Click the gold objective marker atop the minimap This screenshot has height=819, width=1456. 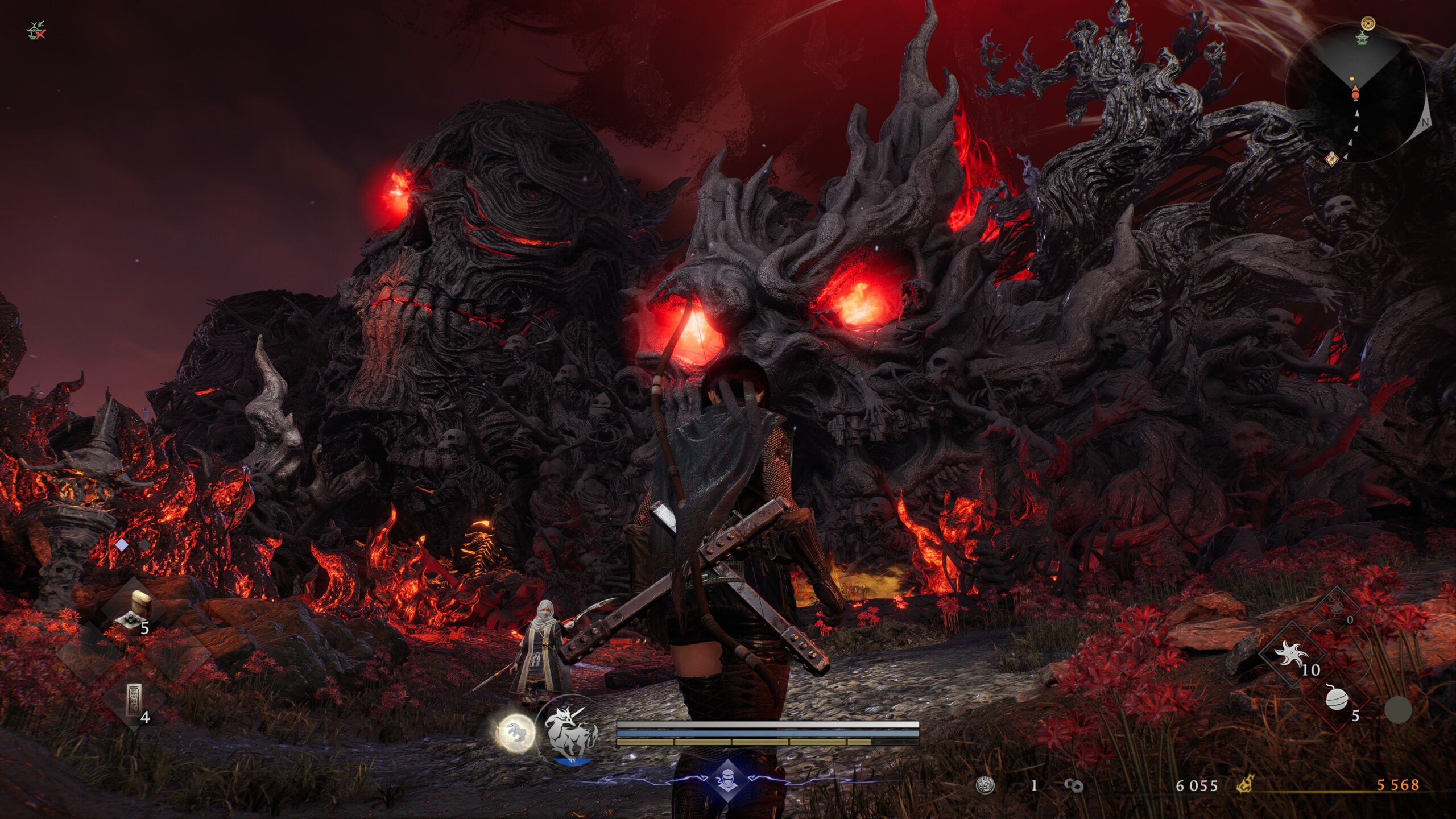pyautogui.click(x=1367, y=23)
